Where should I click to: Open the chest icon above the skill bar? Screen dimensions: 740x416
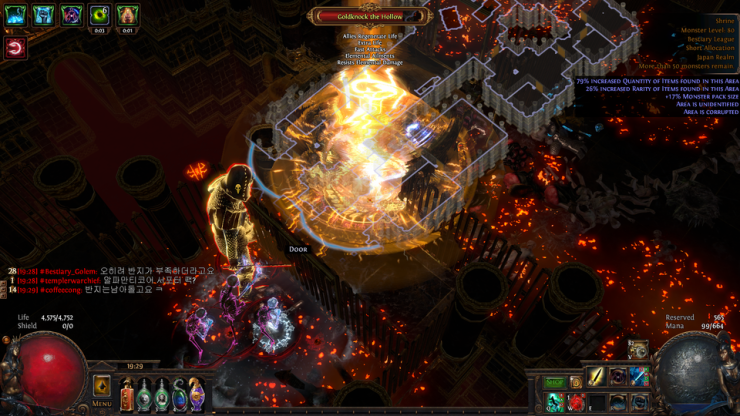[639, 350]
